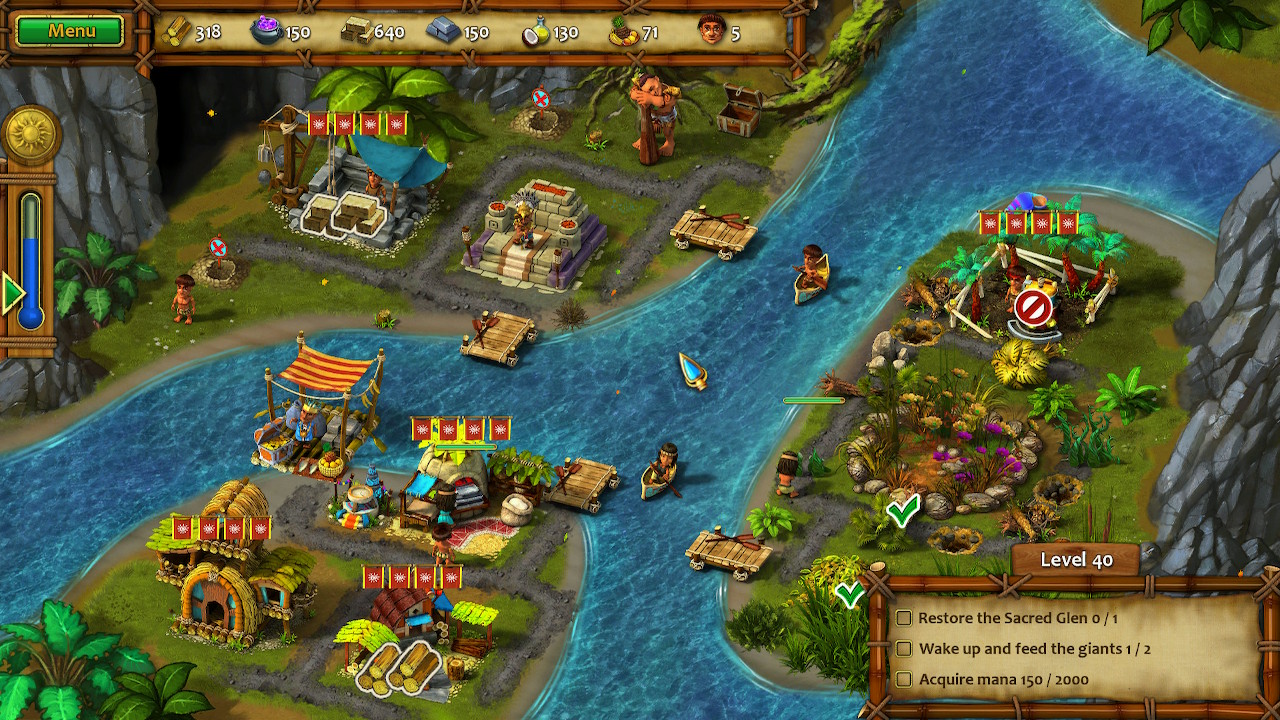Check the Acquire mana 150/2000 objective

point(906,677)
